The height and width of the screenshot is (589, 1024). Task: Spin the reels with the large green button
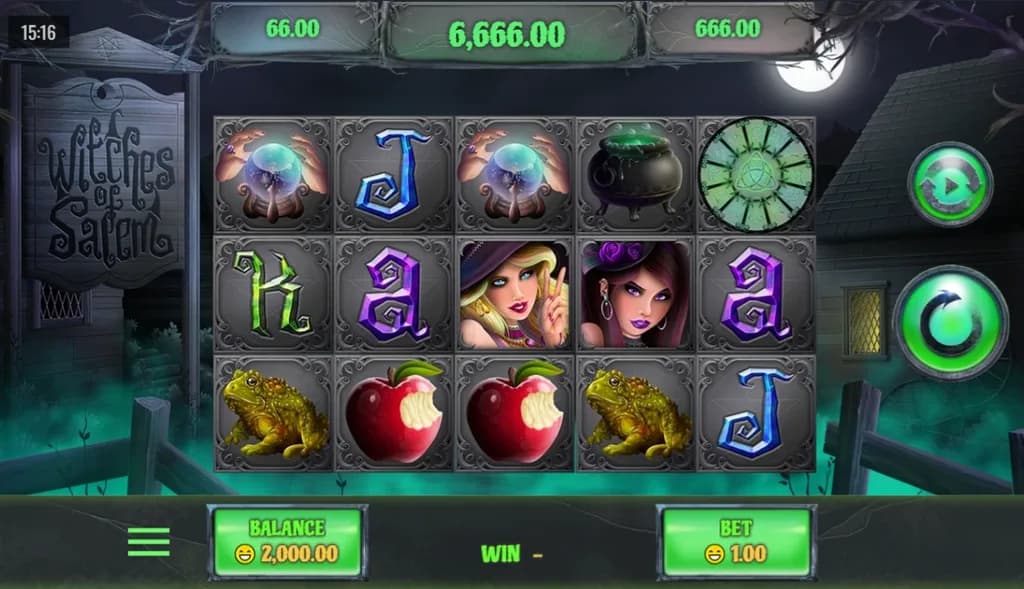tap(950, 322)
